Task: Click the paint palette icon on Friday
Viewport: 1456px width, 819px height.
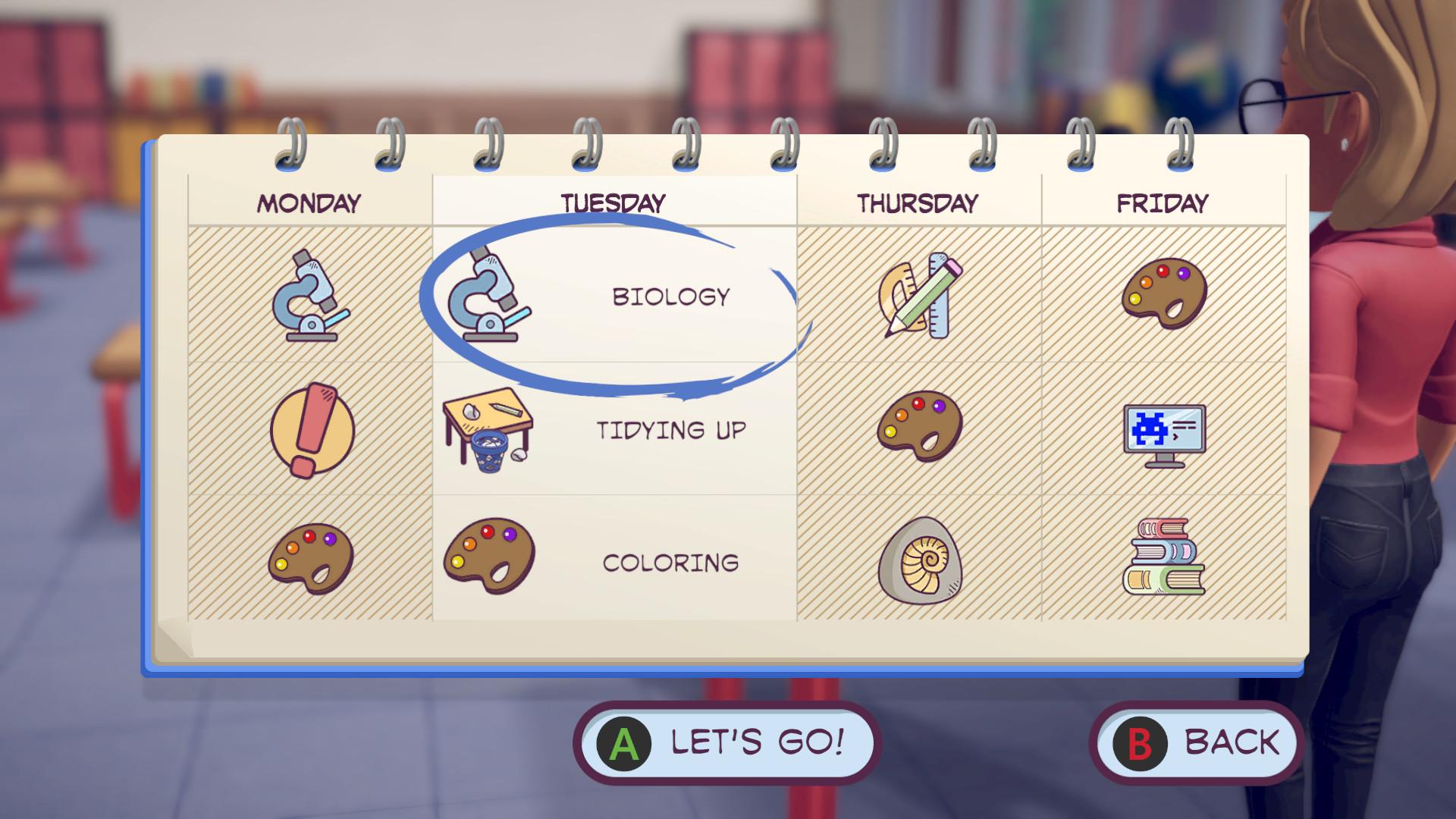Action: [1166, 297]
